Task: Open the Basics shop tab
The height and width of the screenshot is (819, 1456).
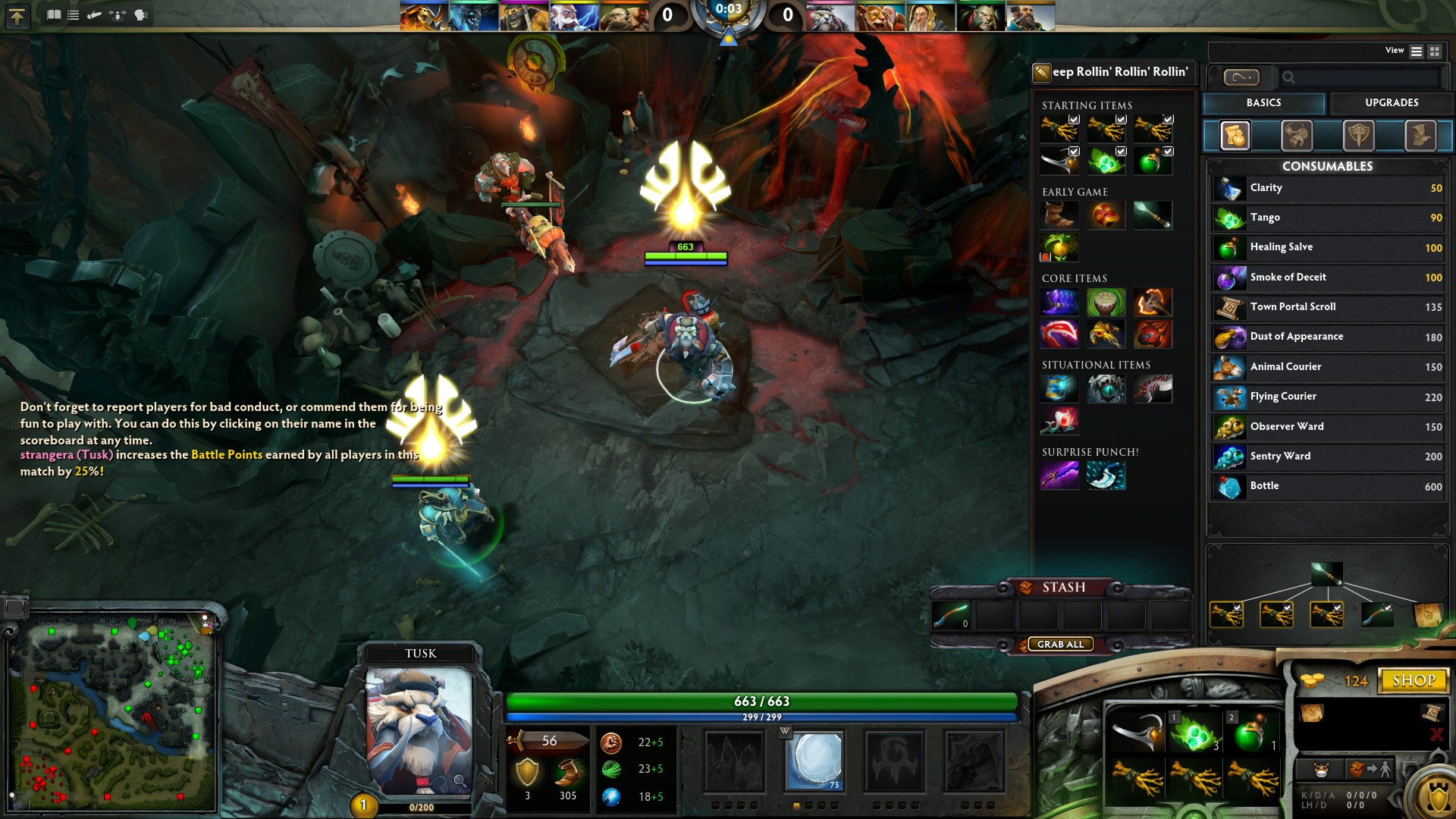Action: (1263, 103)
